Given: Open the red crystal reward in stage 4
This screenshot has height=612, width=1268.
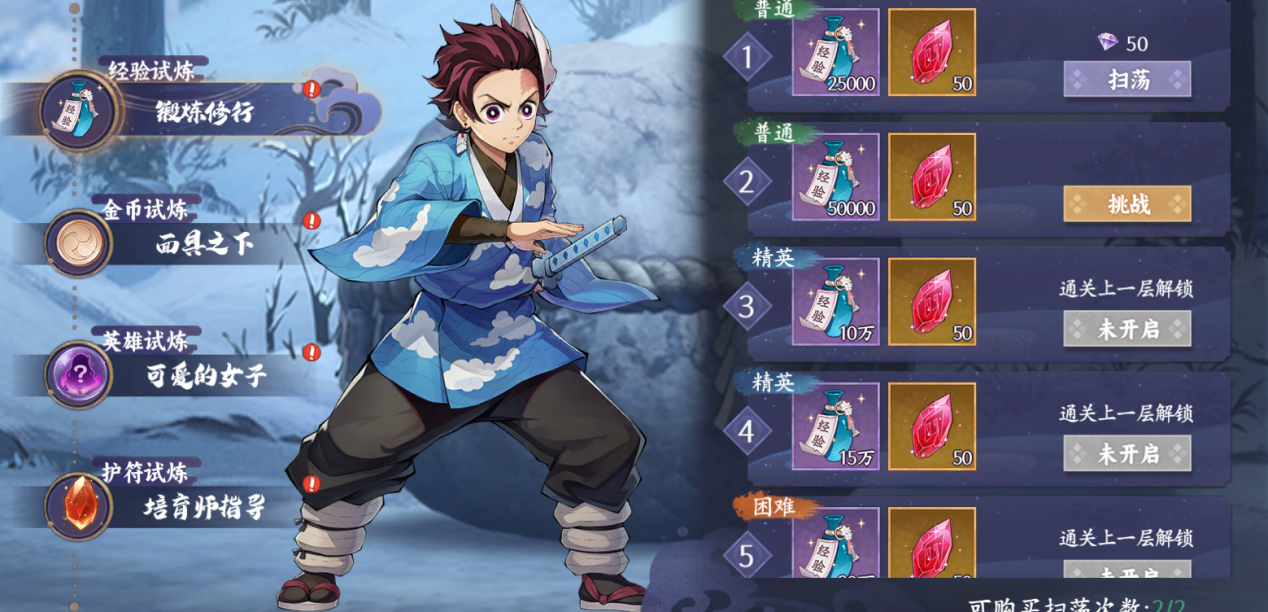Looking at the screenshot, I should (x=932, y=426).
